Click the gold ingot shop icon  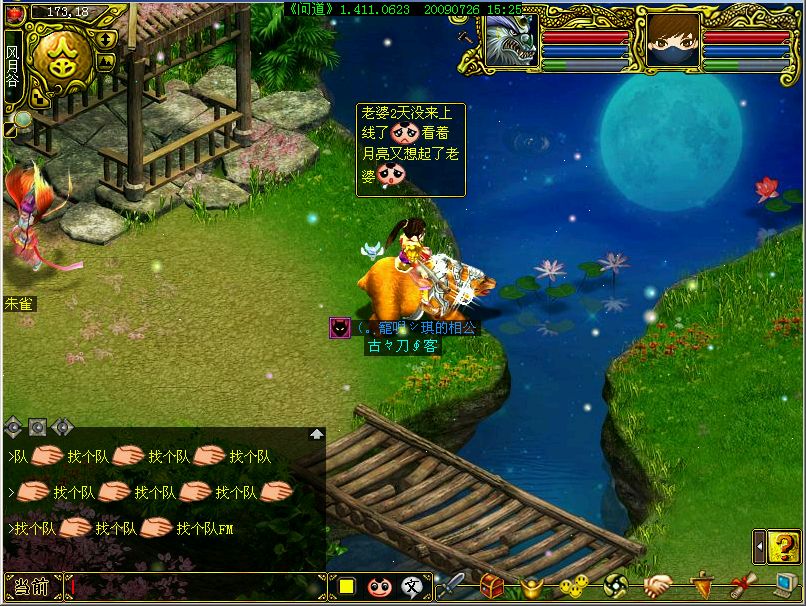(x=532, y=587)
